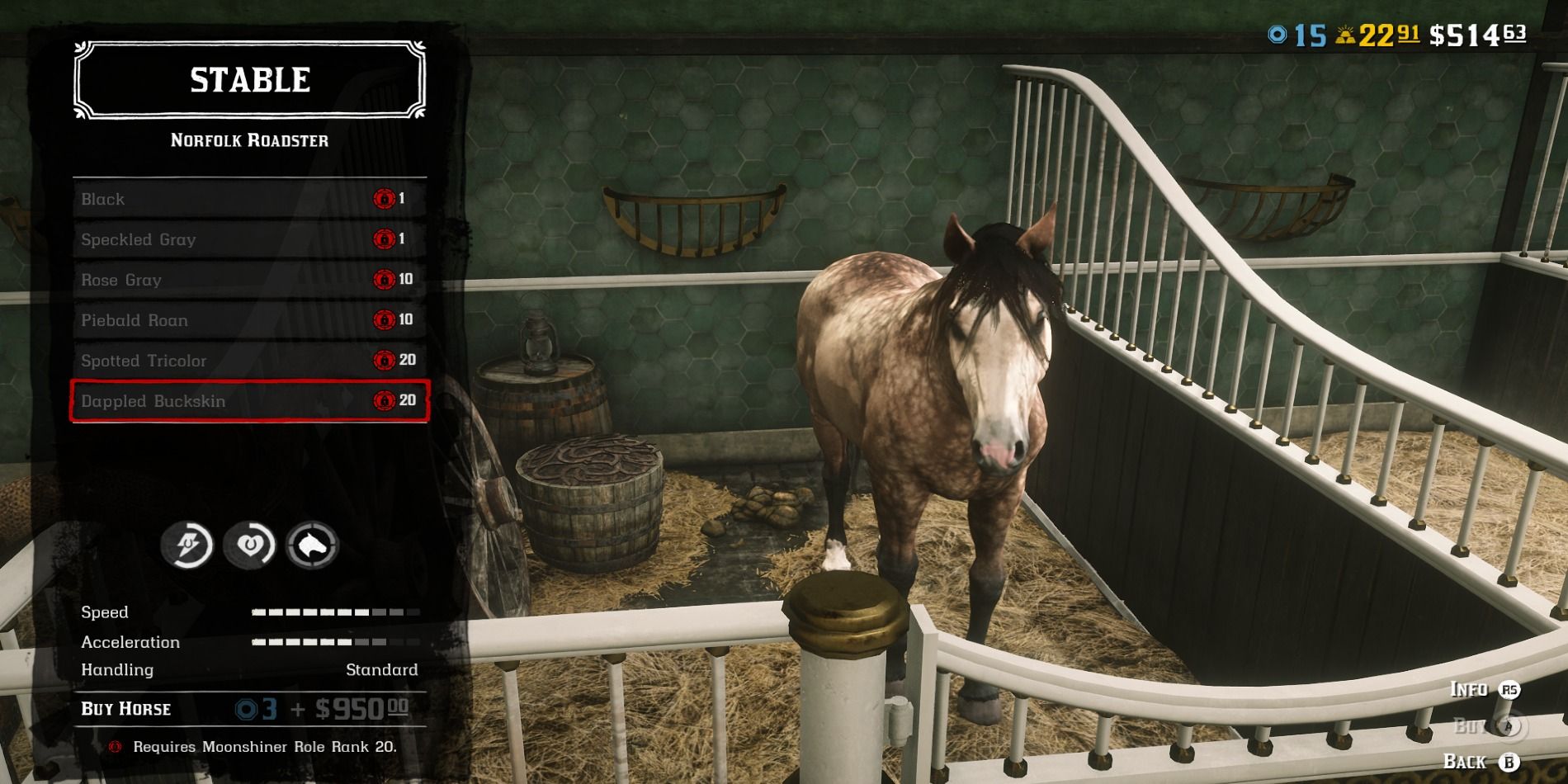Click the horse head icon
Viewport: 1568px width, 784px height.
312,545
